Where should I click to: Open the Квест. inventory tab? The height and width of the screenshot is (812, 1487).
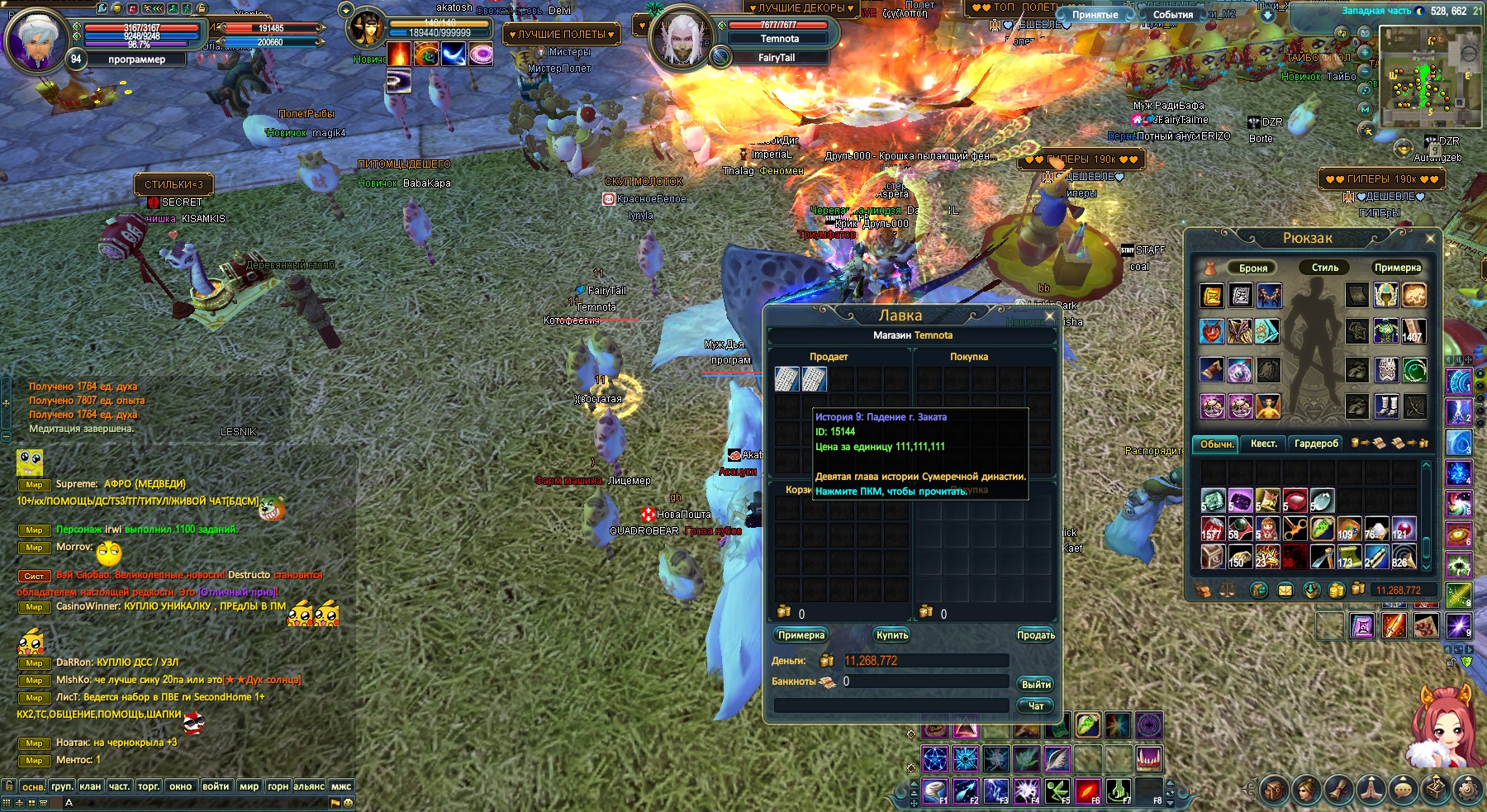1263,444
